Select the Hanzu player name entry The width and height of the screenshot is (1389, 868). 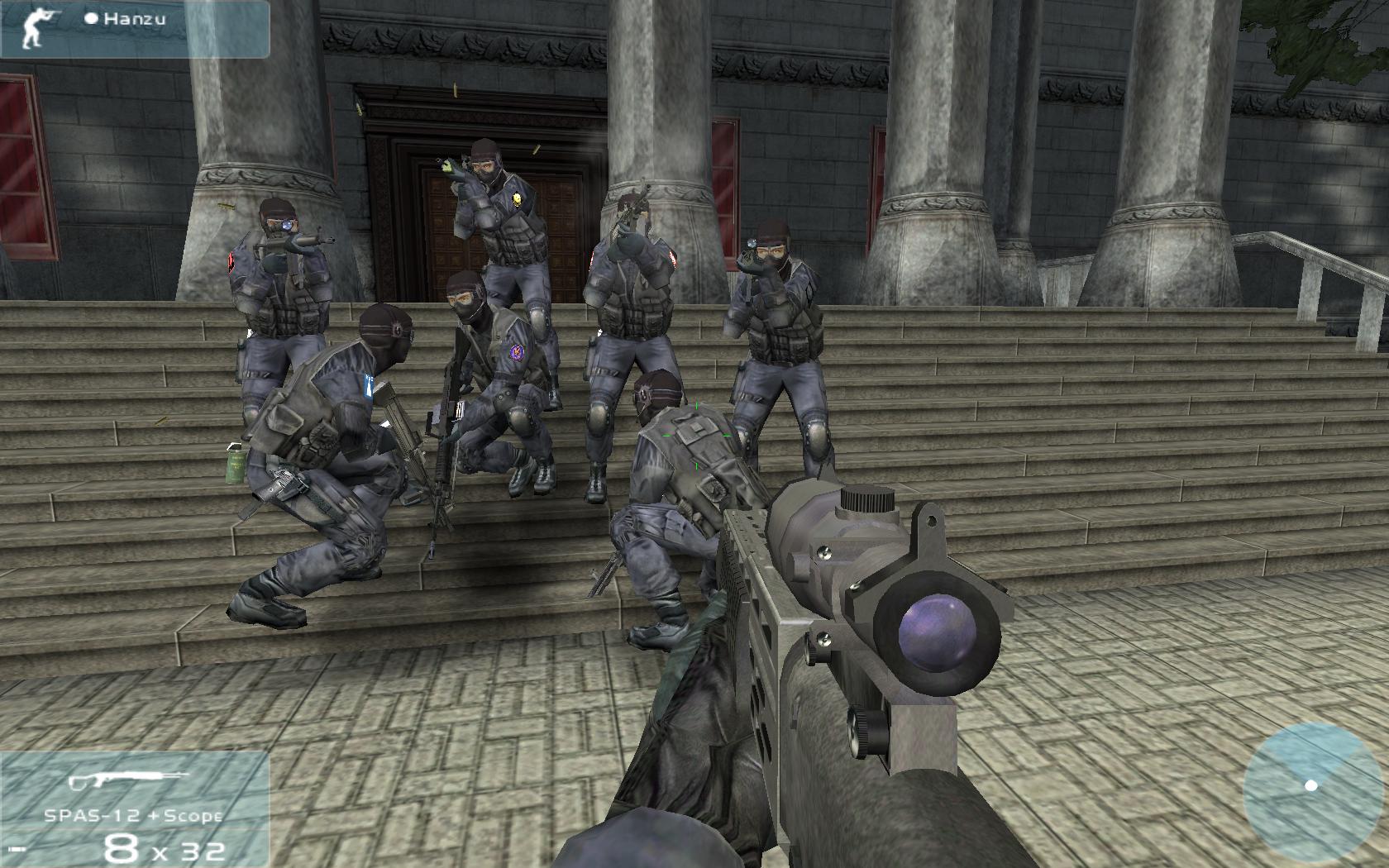pyautogui.click(x=126, y=17)
